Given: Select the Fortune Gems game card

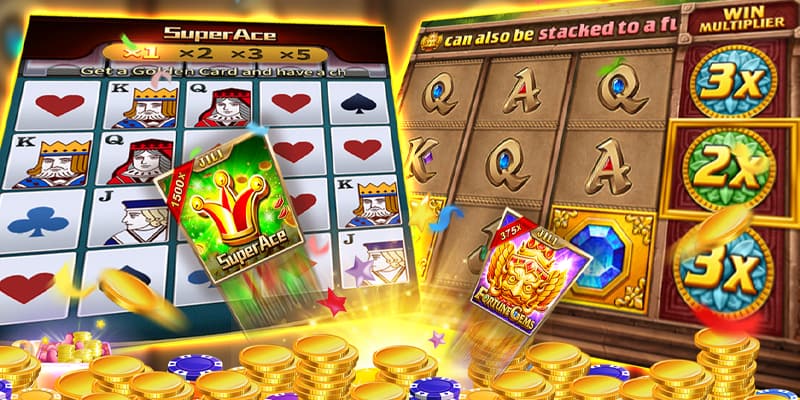Looking at the screenshot, I should tap(532, 270).
